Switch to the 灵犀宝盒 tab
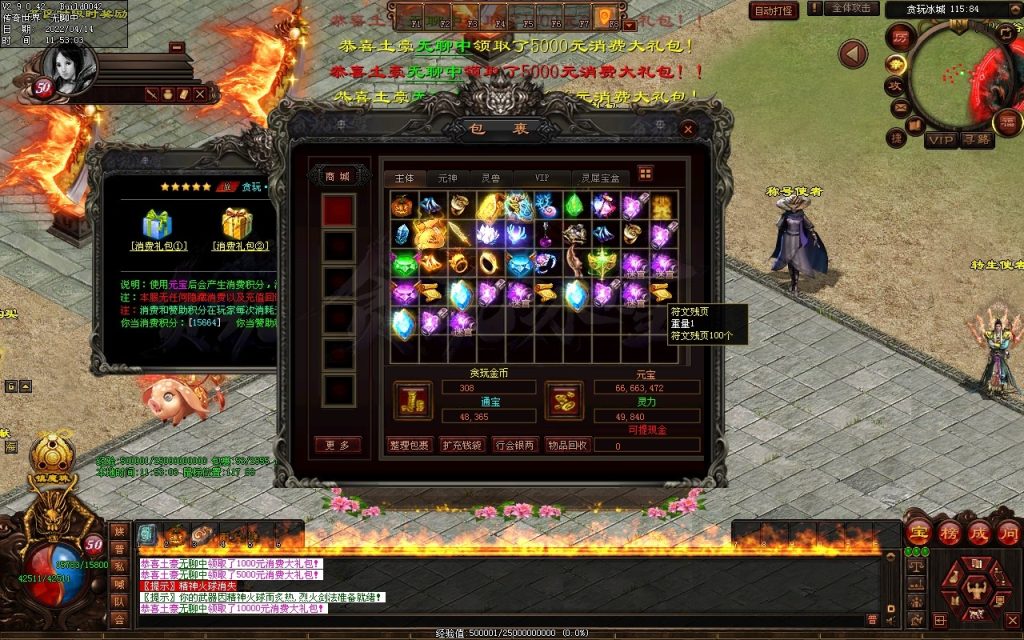This screenshot has width=1024, height=640. (602, 177)
